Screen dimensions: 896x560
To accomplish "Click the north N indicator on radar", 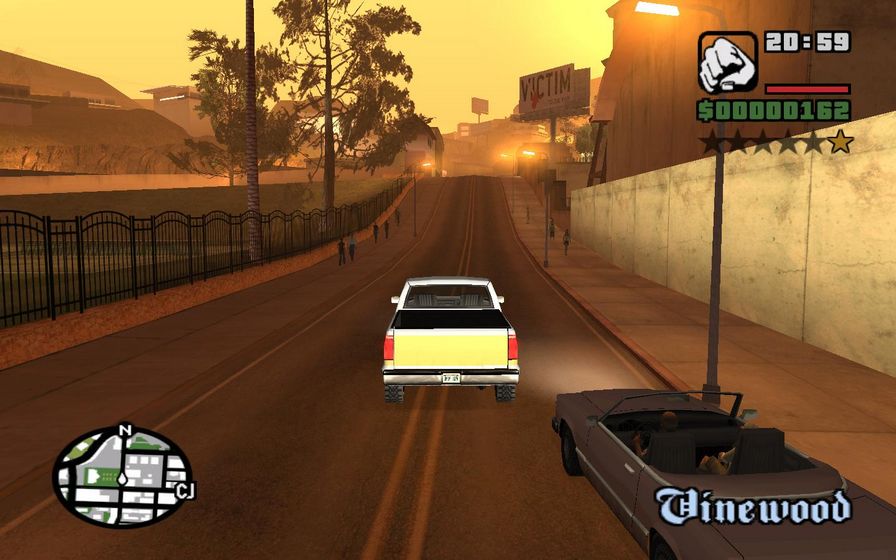I will click(x=125, y=431).
